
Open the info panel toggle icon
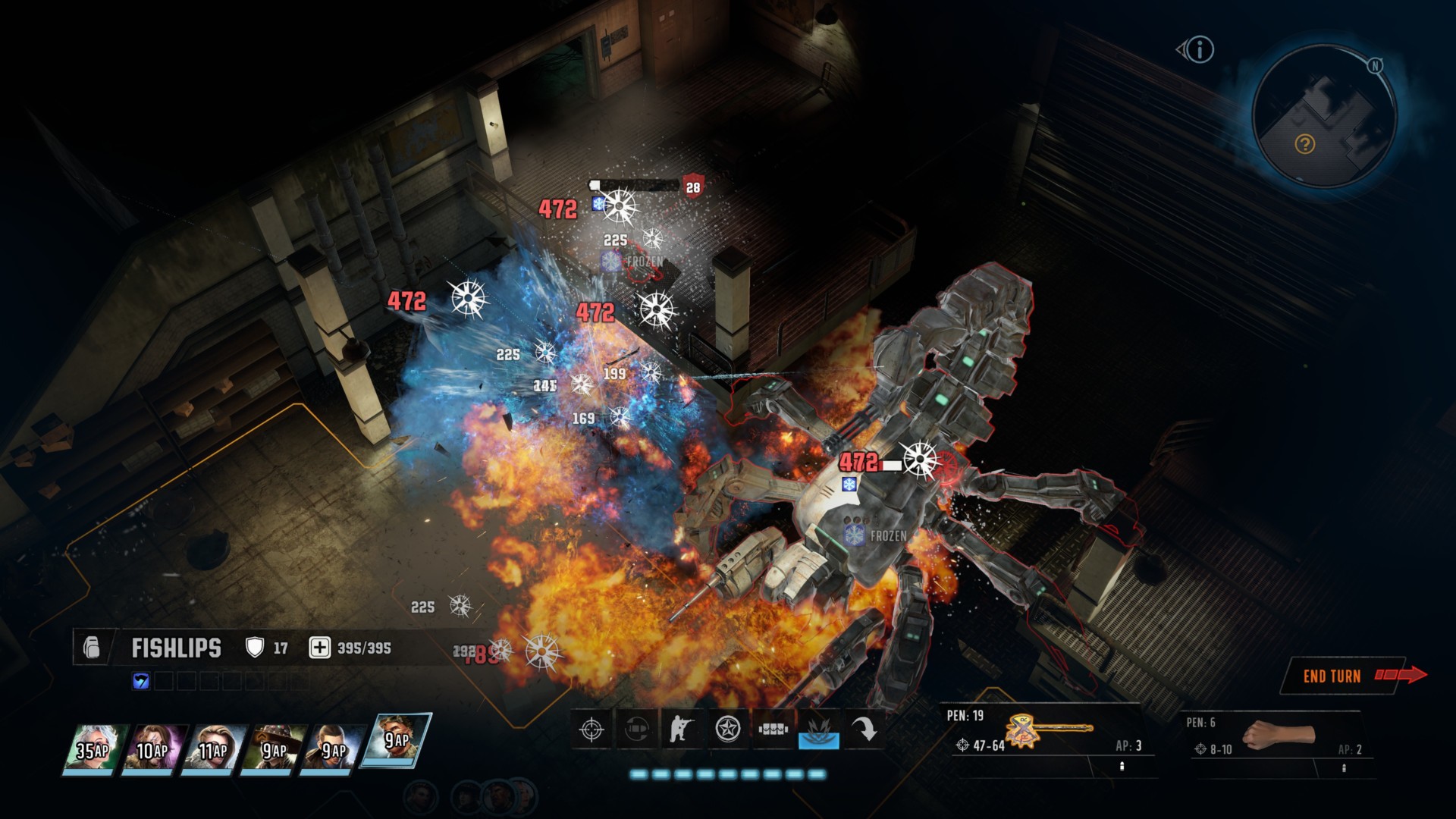point(1197,50)
